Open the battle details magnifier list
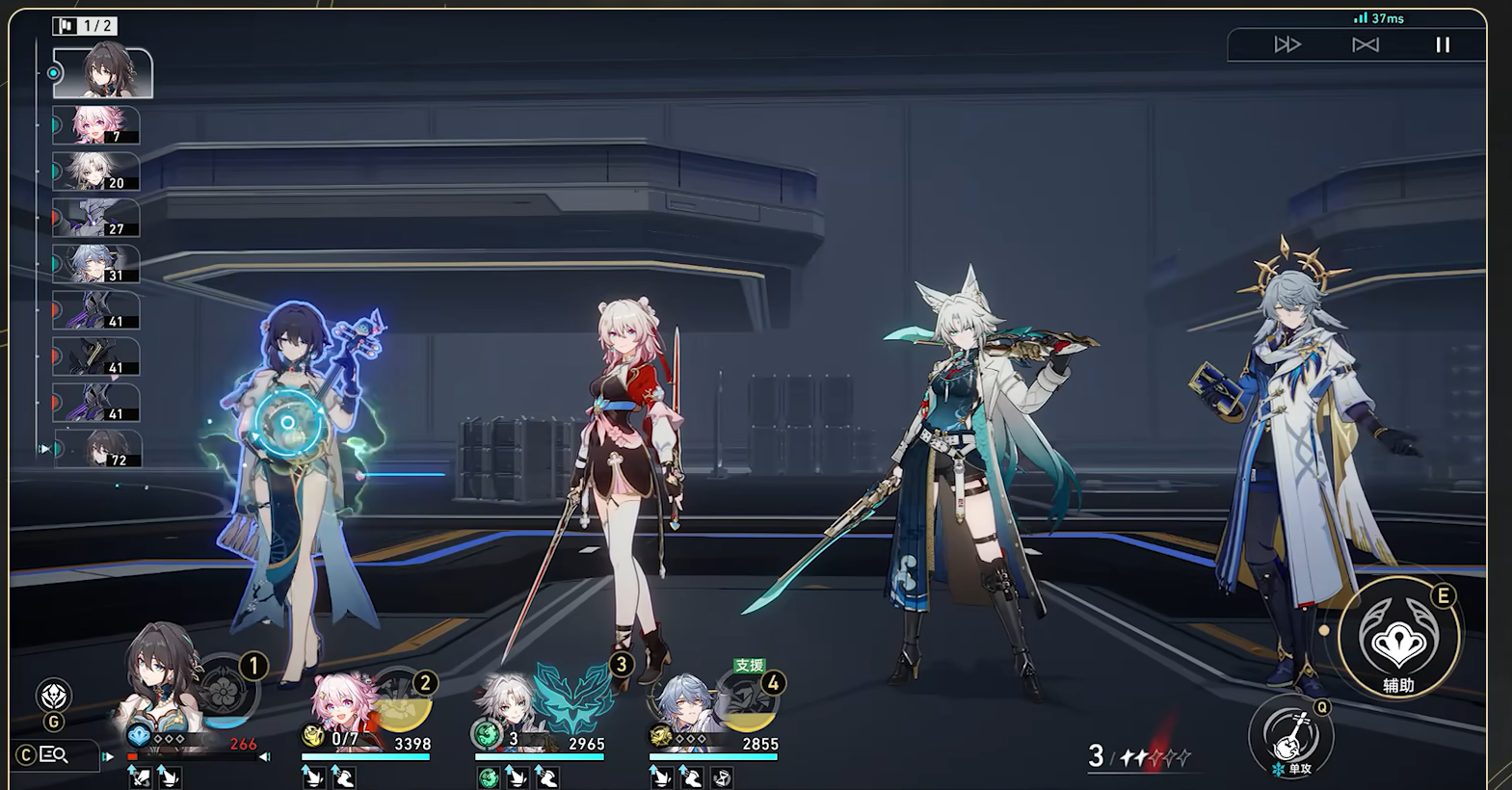The width and height of the screenshot is (1512, 790). click(x=54, y=755)
